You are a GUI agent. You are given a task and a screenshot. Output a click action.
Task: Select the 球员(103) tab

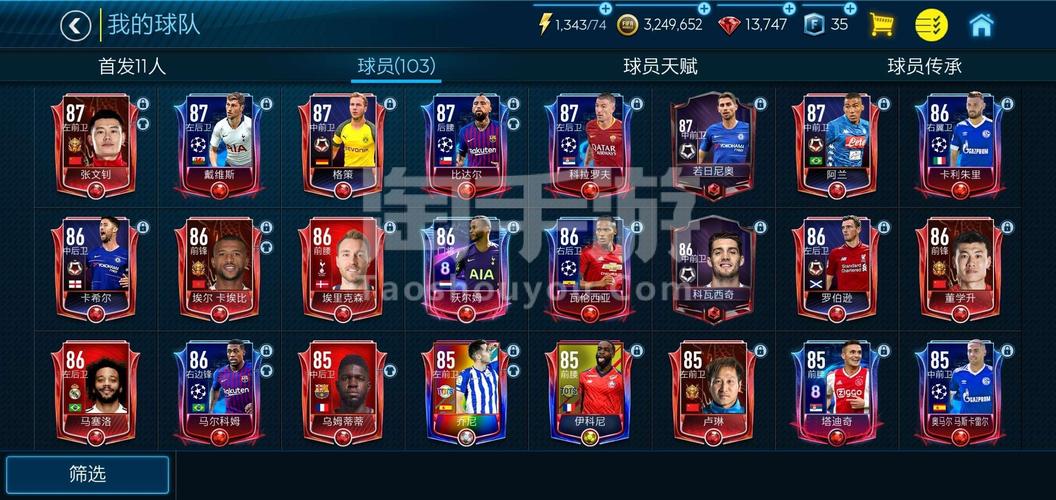click(396, 66)
